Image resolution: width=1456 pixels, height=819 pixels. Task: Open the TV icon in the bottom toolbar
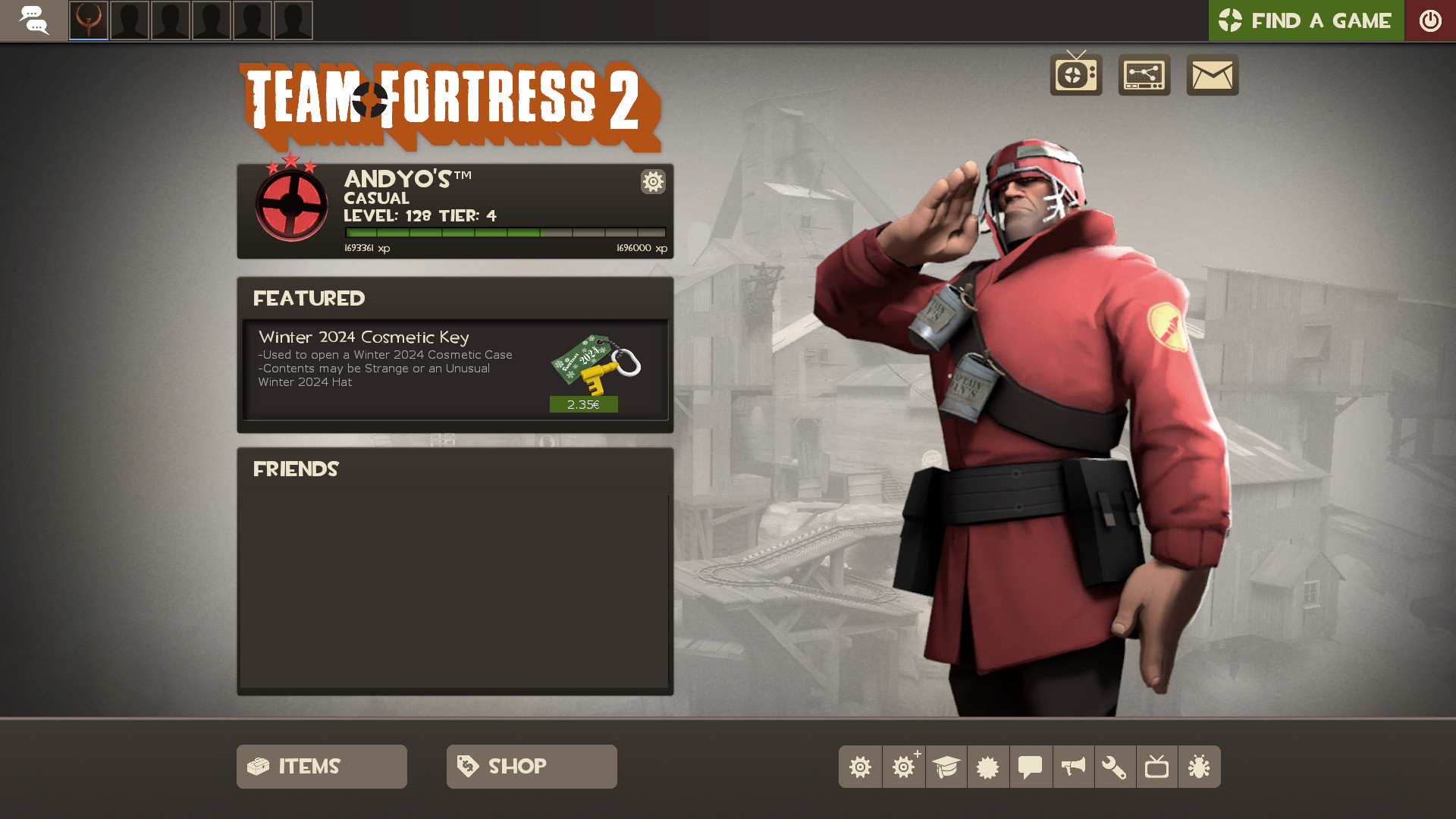tap(1157, 767)
